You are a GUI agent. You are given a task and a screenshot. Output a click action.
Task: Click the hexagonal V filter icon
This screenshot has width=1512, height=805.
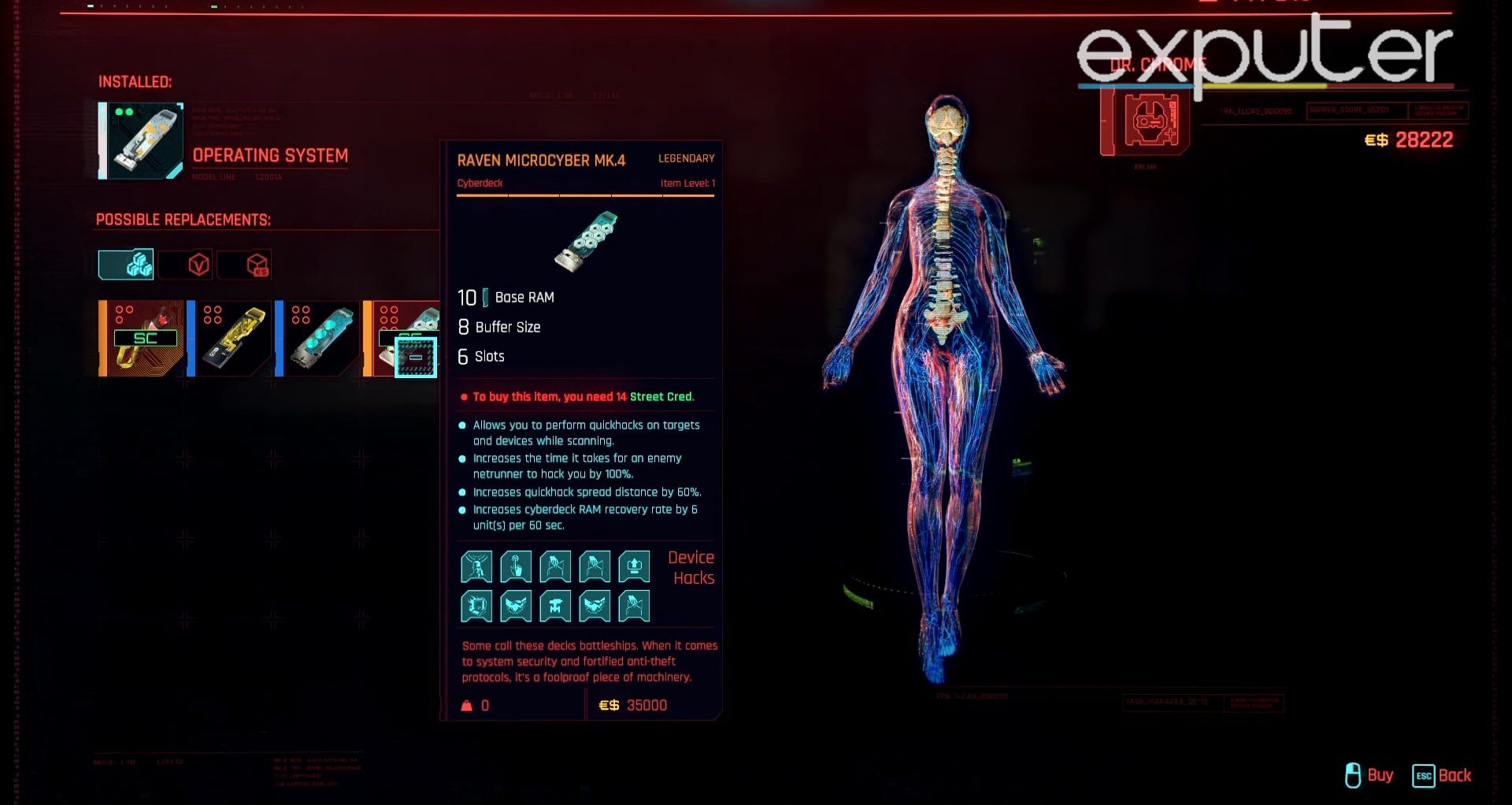[198, 264]
